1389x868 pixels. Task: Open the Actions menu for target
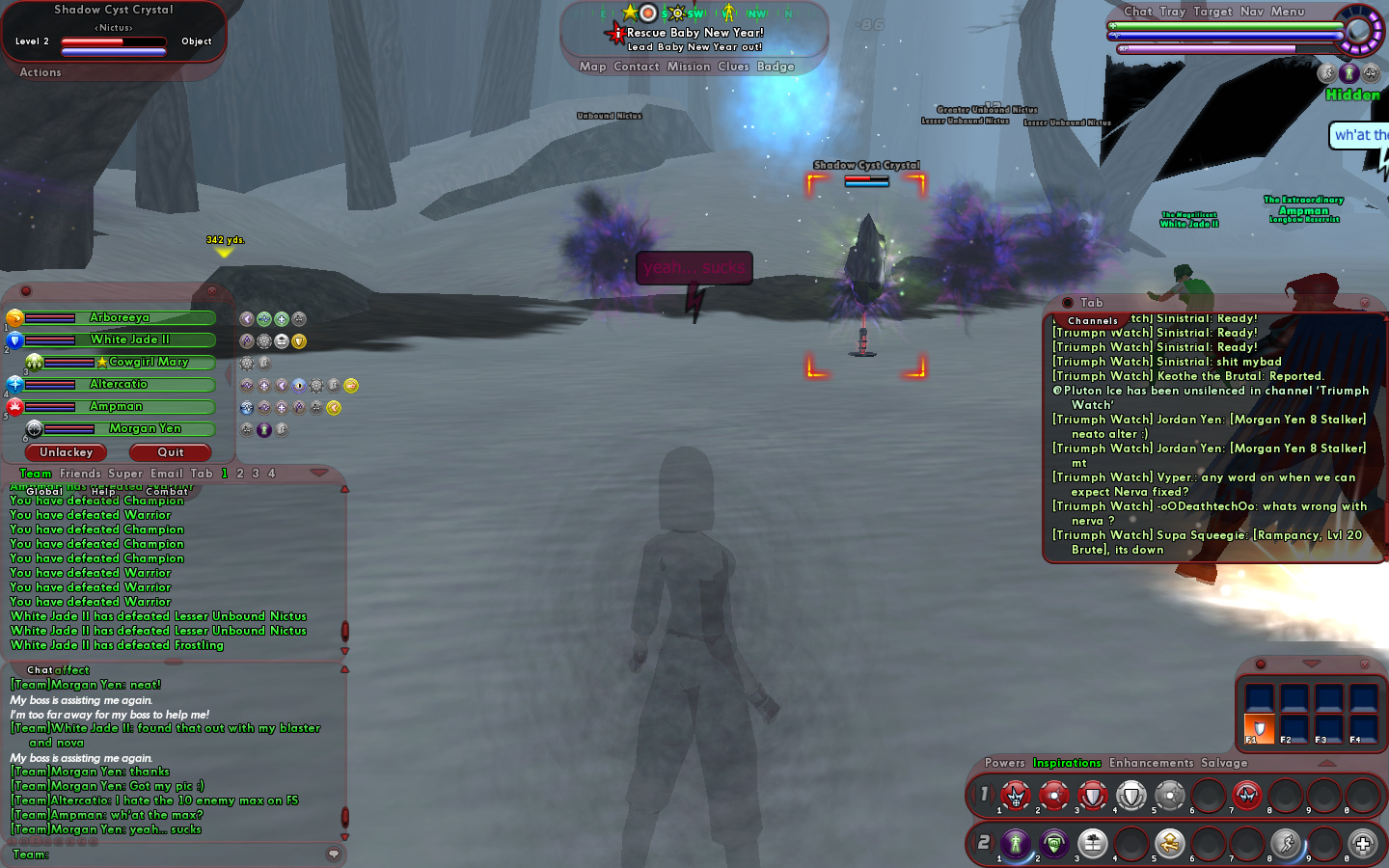click(x=41, y=72)
